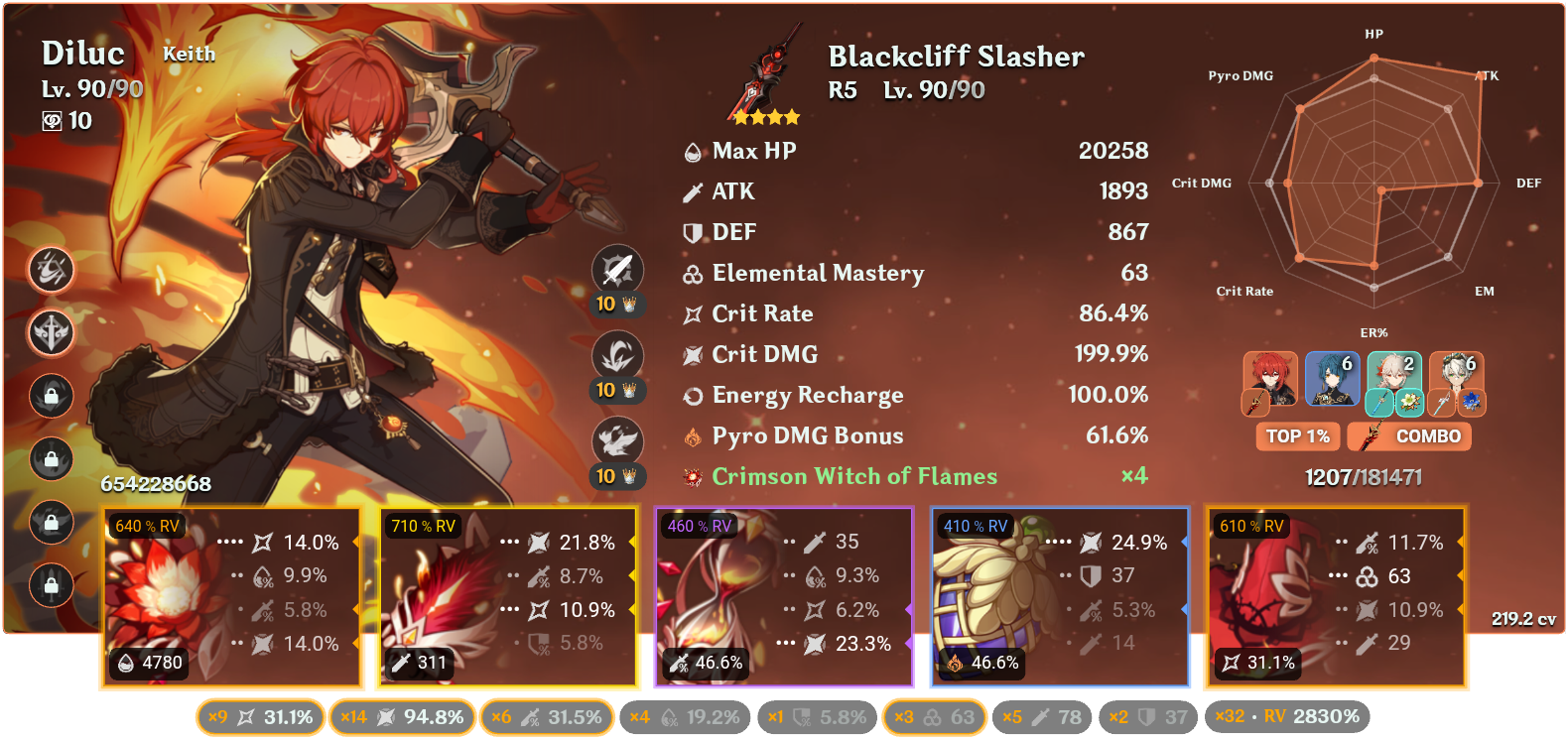Image resolution: width=1568 pixels, height=741 pixels.
Task: Open the COMBO damage button
Action: pyautogui.click(x=1409, y=436)
